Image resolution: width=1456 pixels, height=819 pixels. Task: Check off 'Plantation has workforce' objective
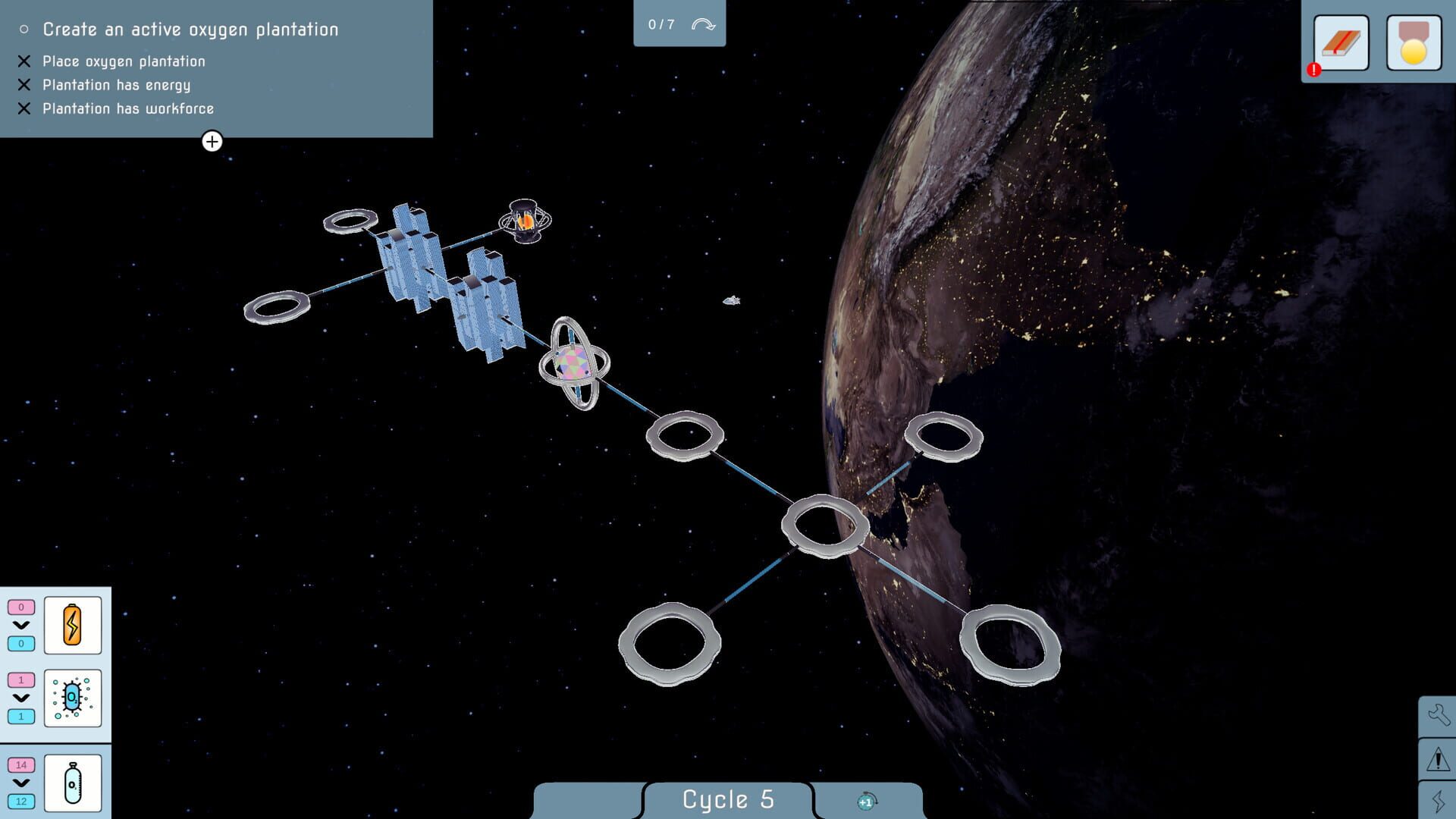[23, 108]
